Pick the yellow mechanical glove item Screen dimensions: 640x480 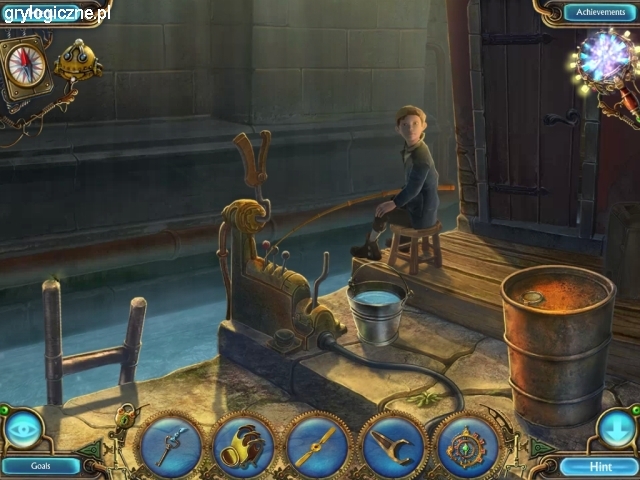click(x=244, y=445)
